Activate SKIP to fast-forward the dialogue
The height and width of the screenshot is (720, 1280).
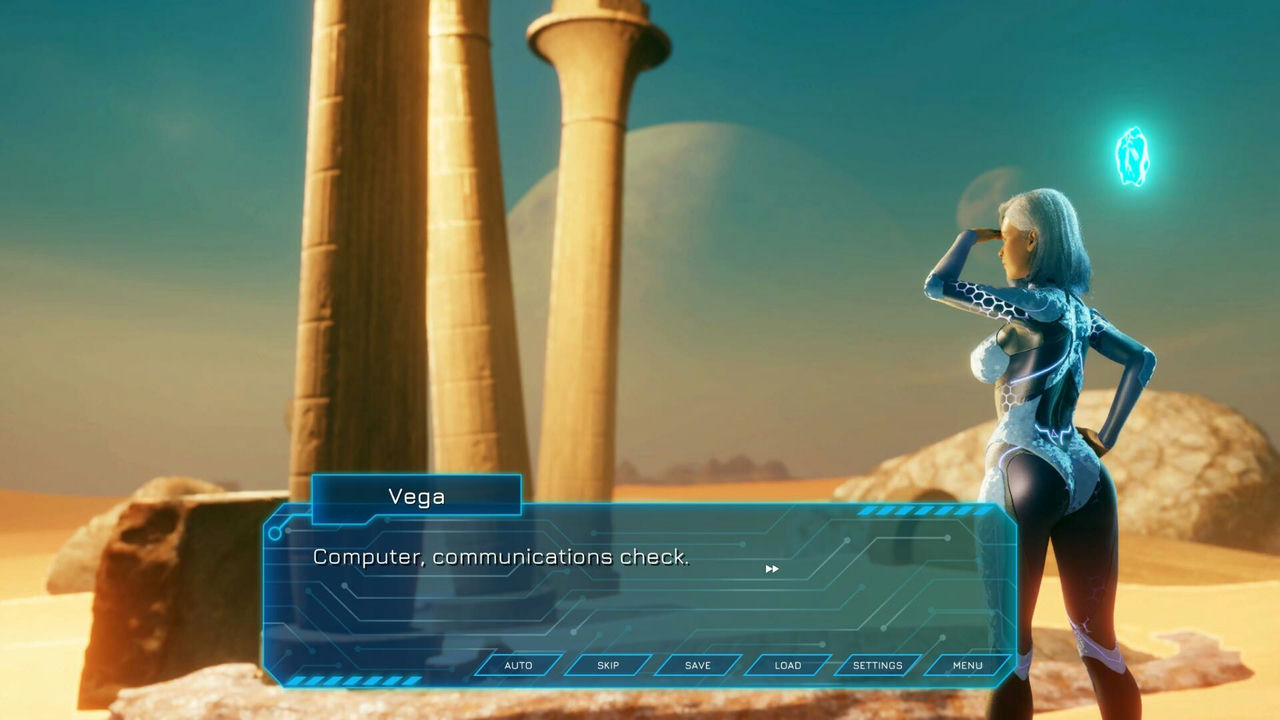(x=608, y=665)
